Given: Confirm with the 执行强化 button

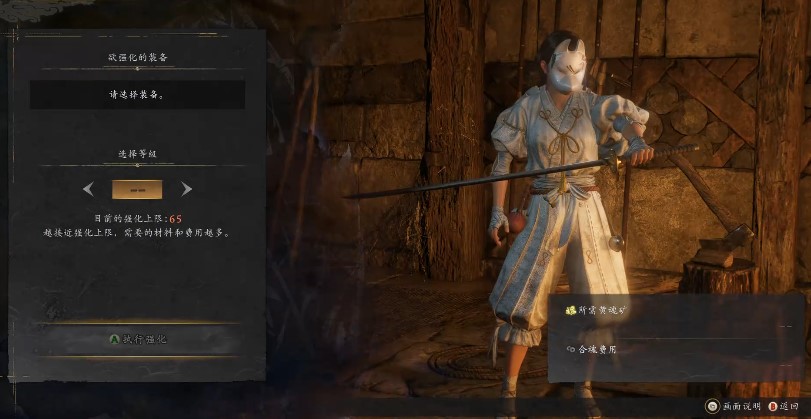Looking at the screenshot, I should click(138, 339).
